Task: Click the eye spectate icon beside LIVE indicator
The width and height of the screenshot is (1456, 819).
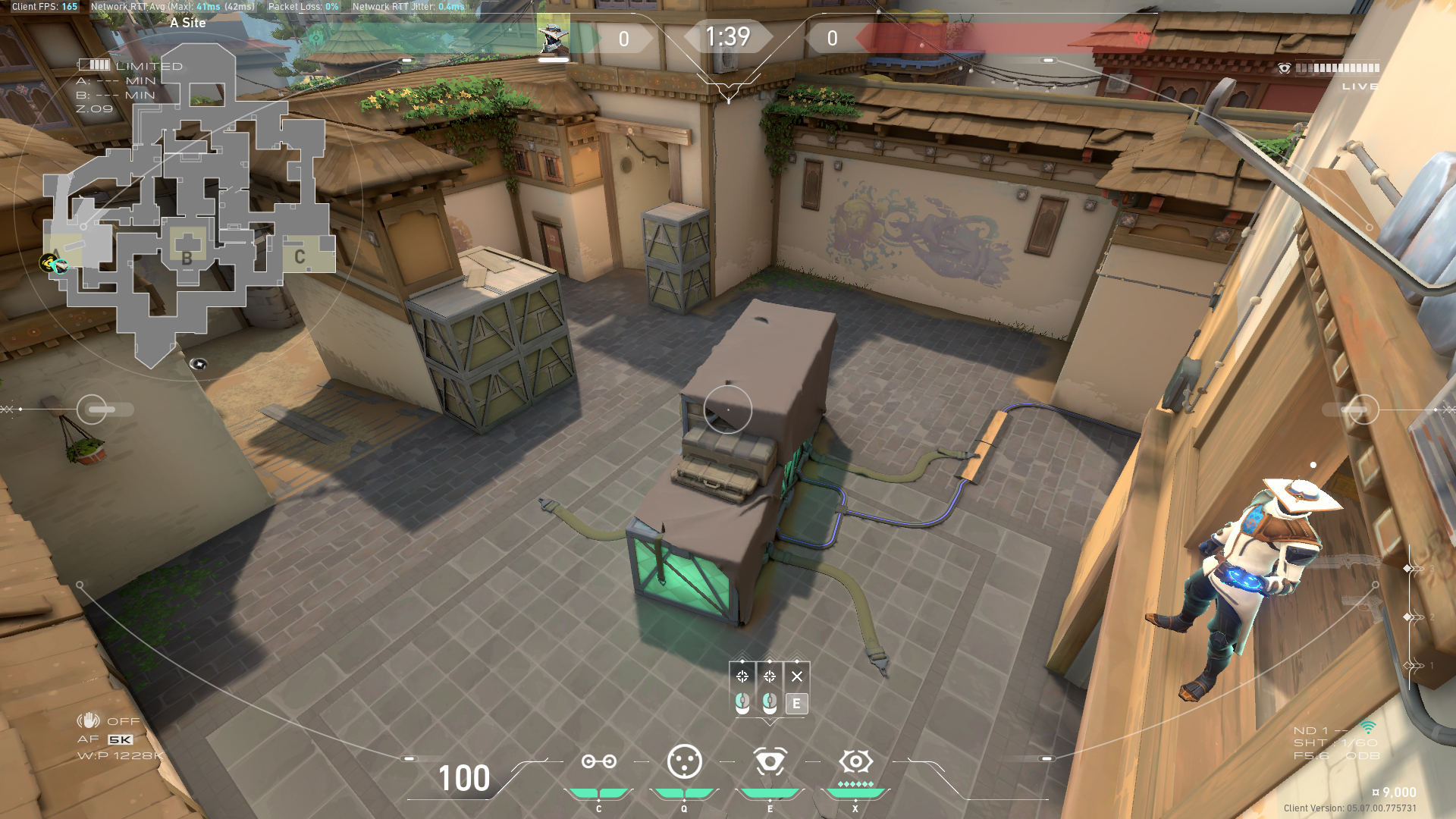Action: coord(1283,68)
